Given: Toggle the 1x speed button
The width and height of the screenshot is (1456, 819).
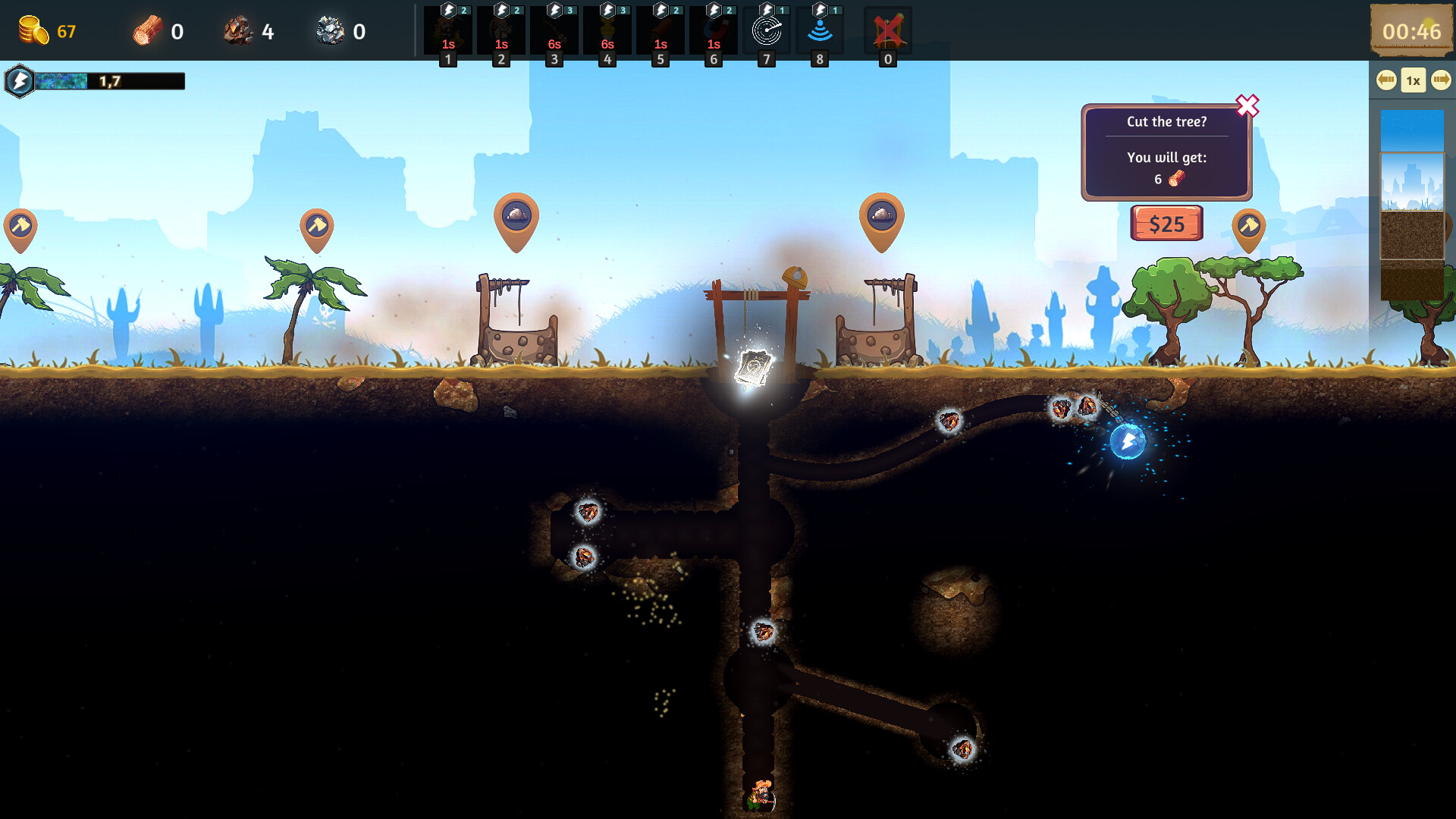Looking at the screenshot, I should [x=1412, y=79].
